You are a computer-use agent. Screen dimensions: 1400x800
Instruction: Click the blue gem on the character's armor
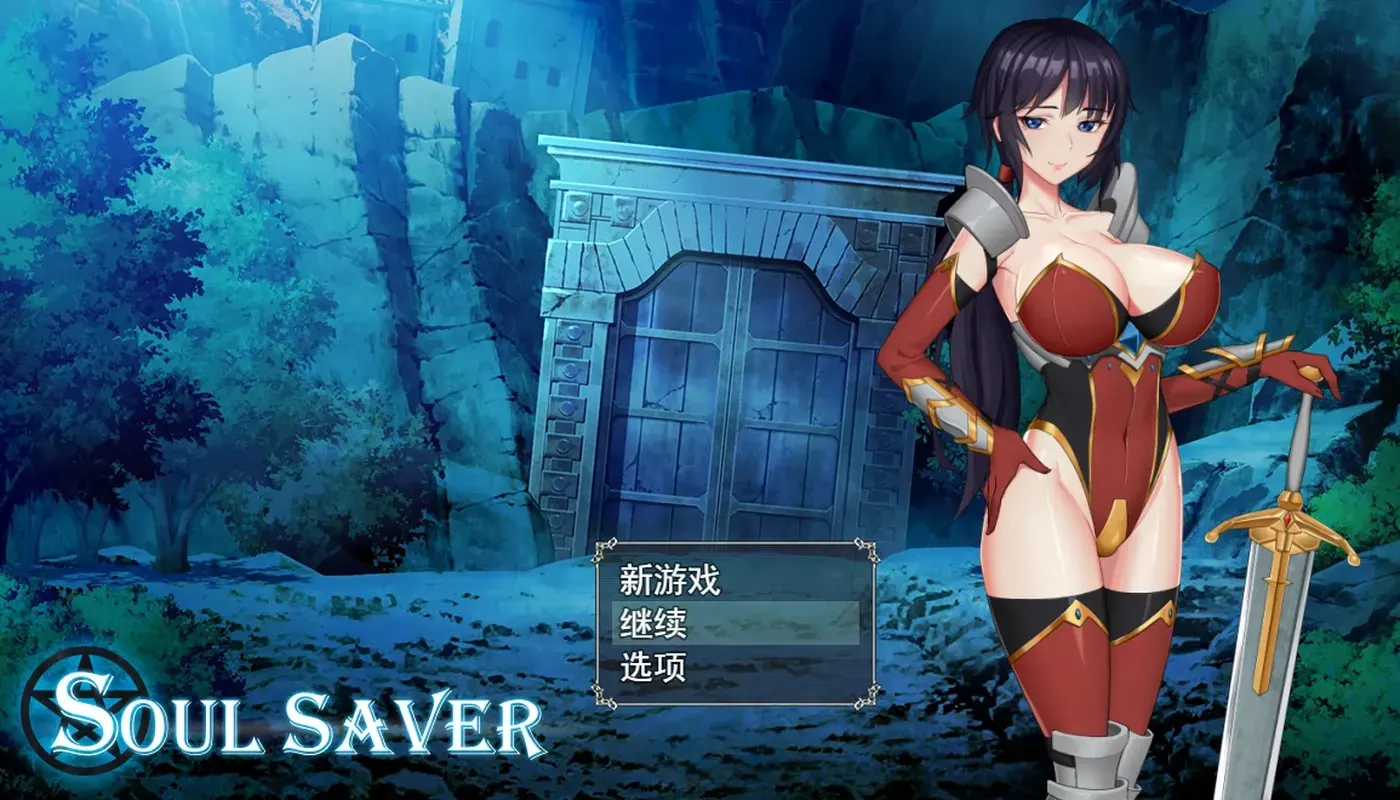point(1133,337)
